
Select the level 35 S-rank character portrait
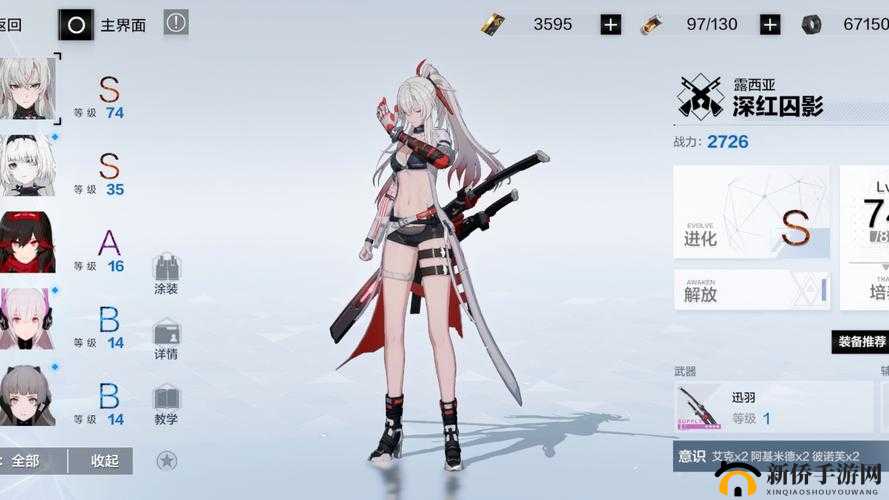pyautogui.click(x=27, y=164)
